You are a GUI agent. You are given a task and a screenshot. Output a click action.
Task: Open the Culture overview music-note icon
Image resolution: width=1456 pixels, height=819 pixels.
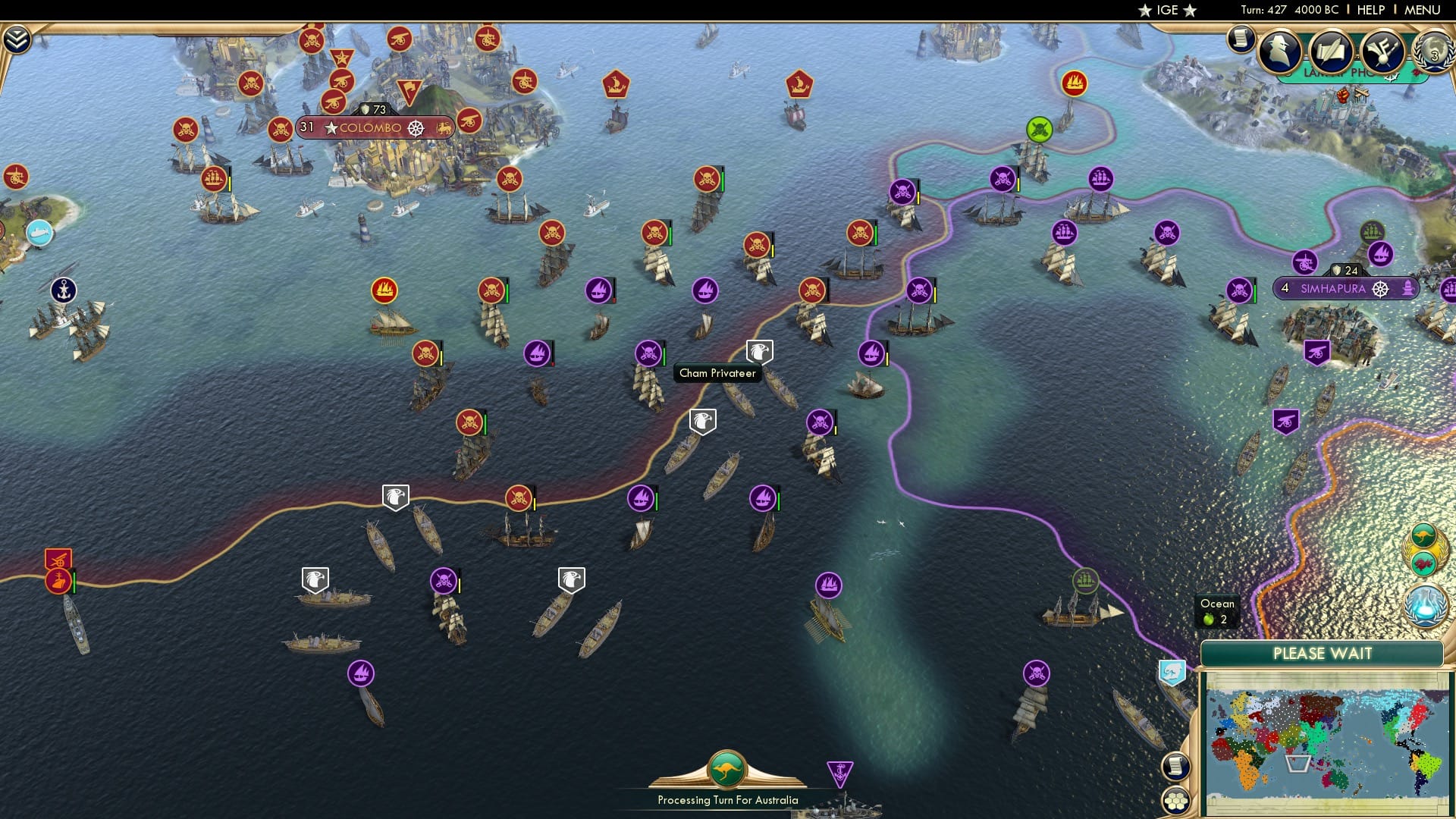coord(1382,49)
